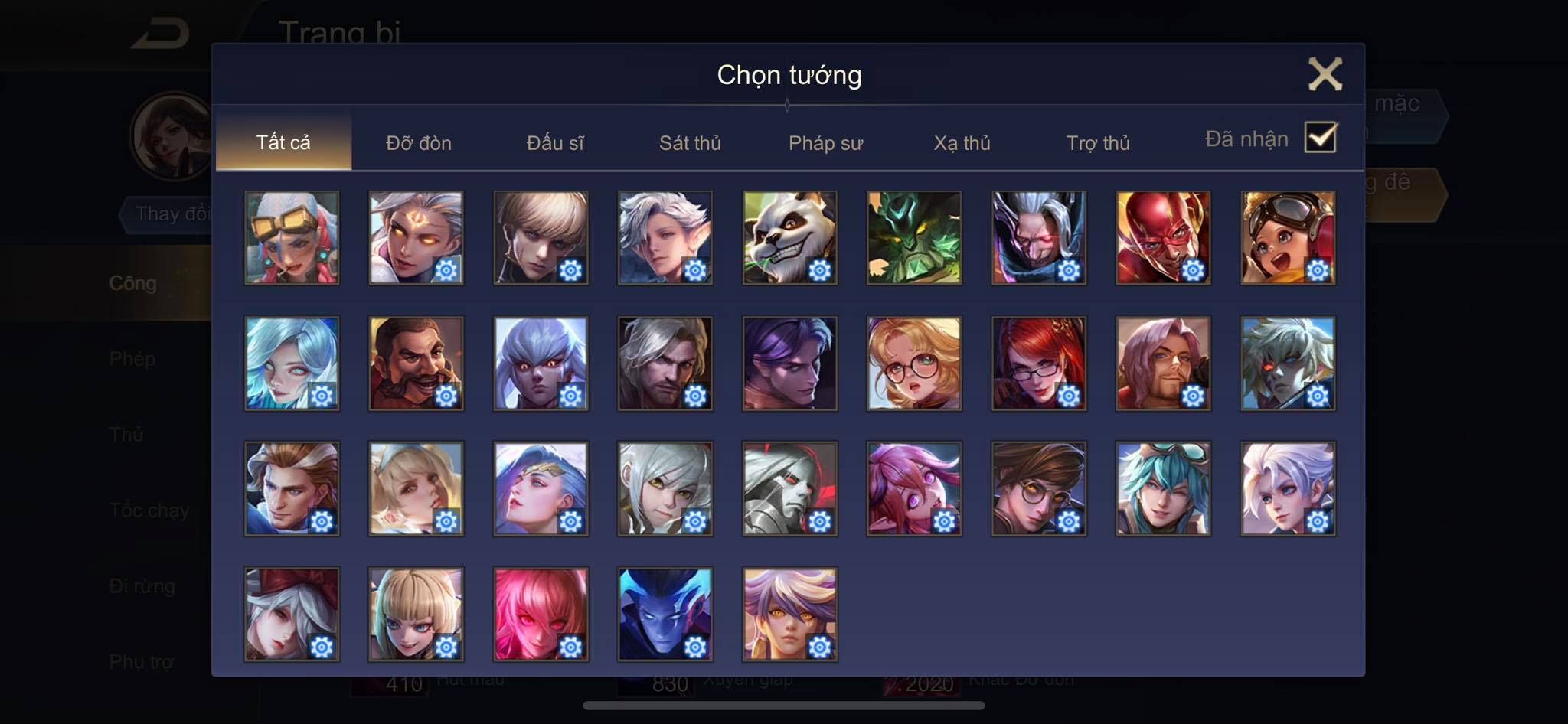Toggle the Đã nhận checkbox
1568x724 pixels.
(1320, 138)
